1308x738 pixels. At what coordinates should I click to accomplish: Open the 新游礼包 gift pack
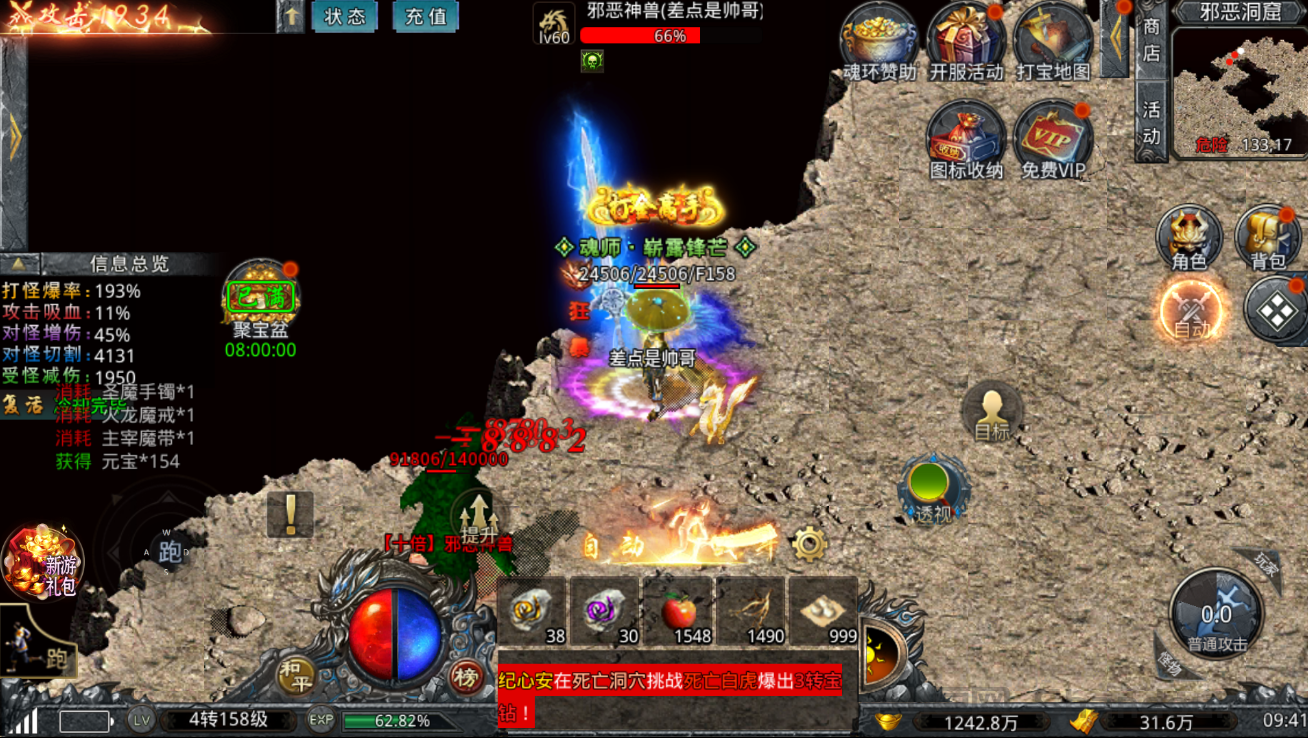42,562
